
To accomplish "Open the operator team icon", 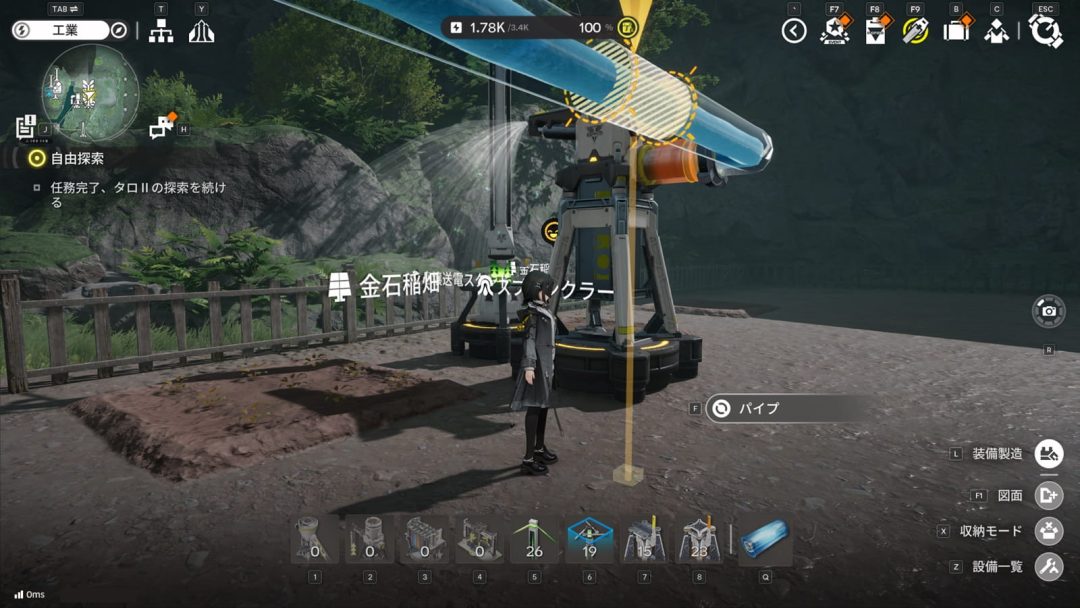I will coord(996,31).
